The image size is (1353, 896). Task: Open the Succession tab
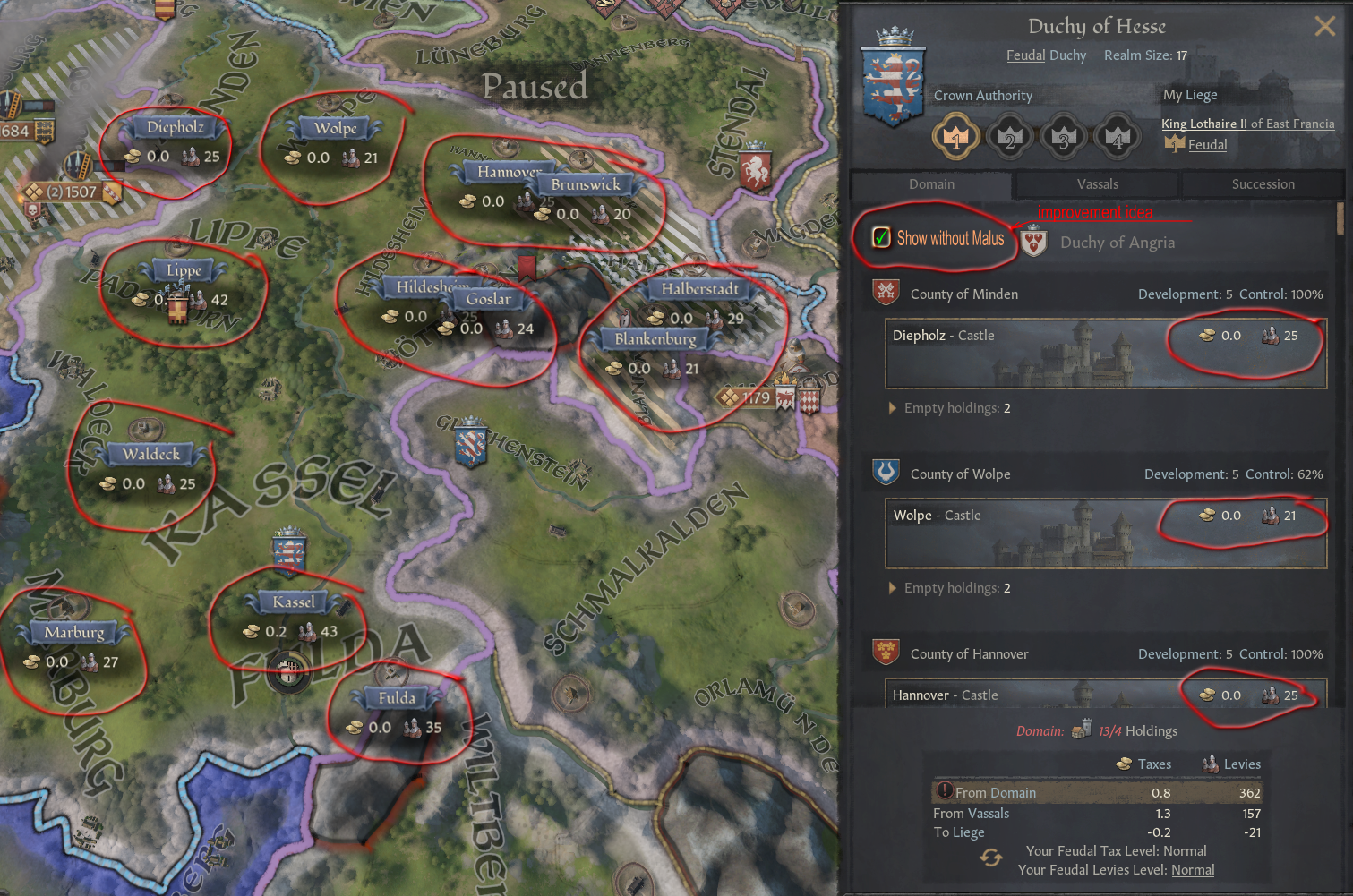coord(1263,184)
